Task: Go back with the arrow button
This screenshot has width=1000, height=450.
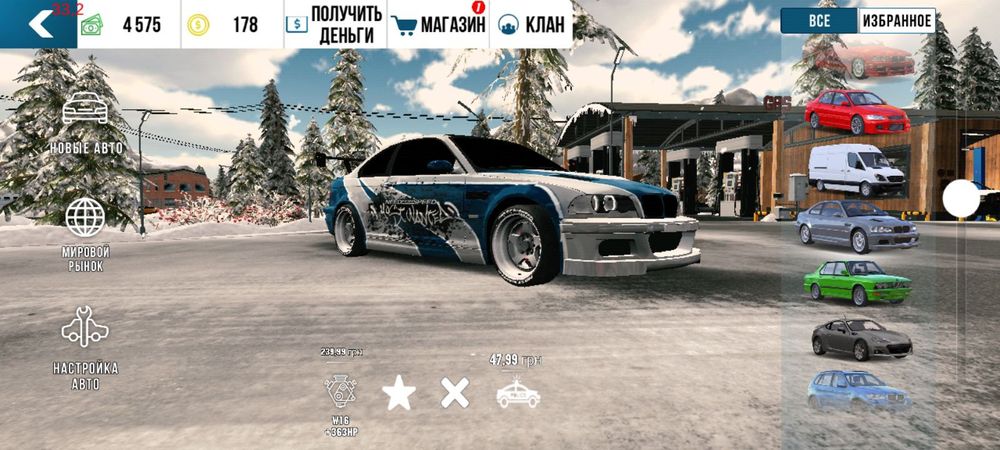Action: click(x=38, y=24)
